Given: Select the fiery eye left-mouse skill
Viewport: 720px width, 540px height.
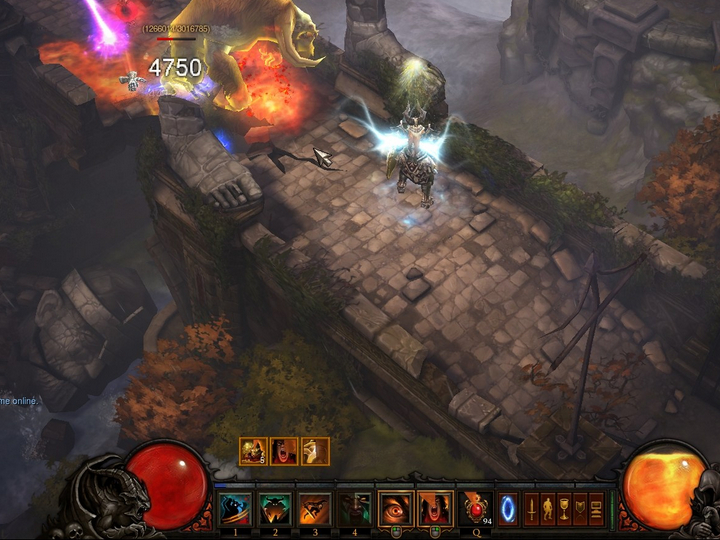Looking at the screenshot, I should 395,509.
